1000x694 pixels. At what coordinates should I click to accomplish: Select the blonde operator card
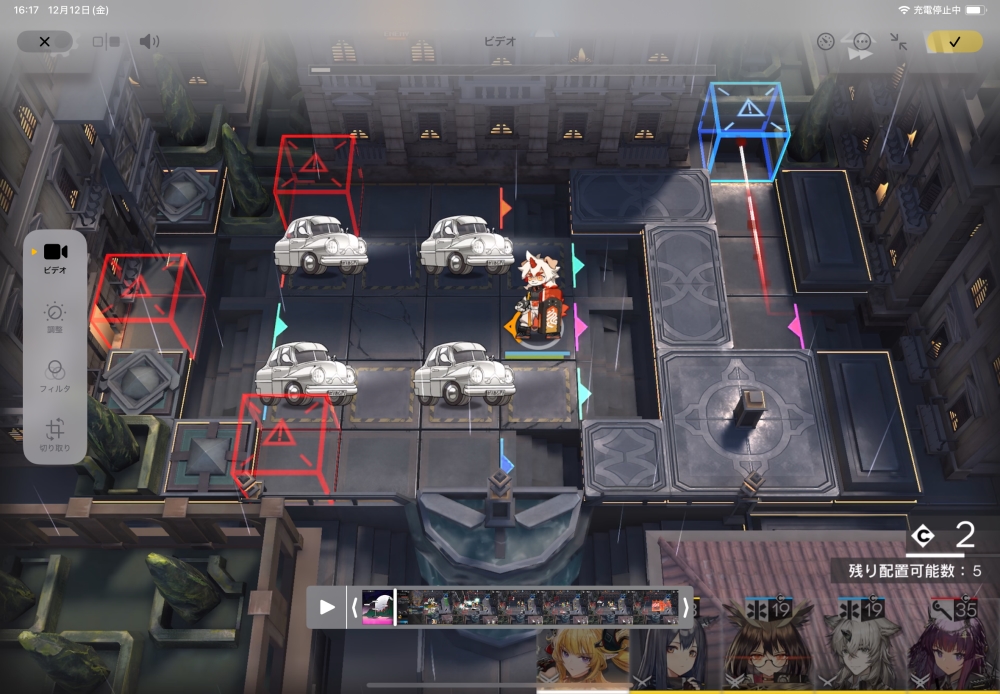tap(582, 655)
